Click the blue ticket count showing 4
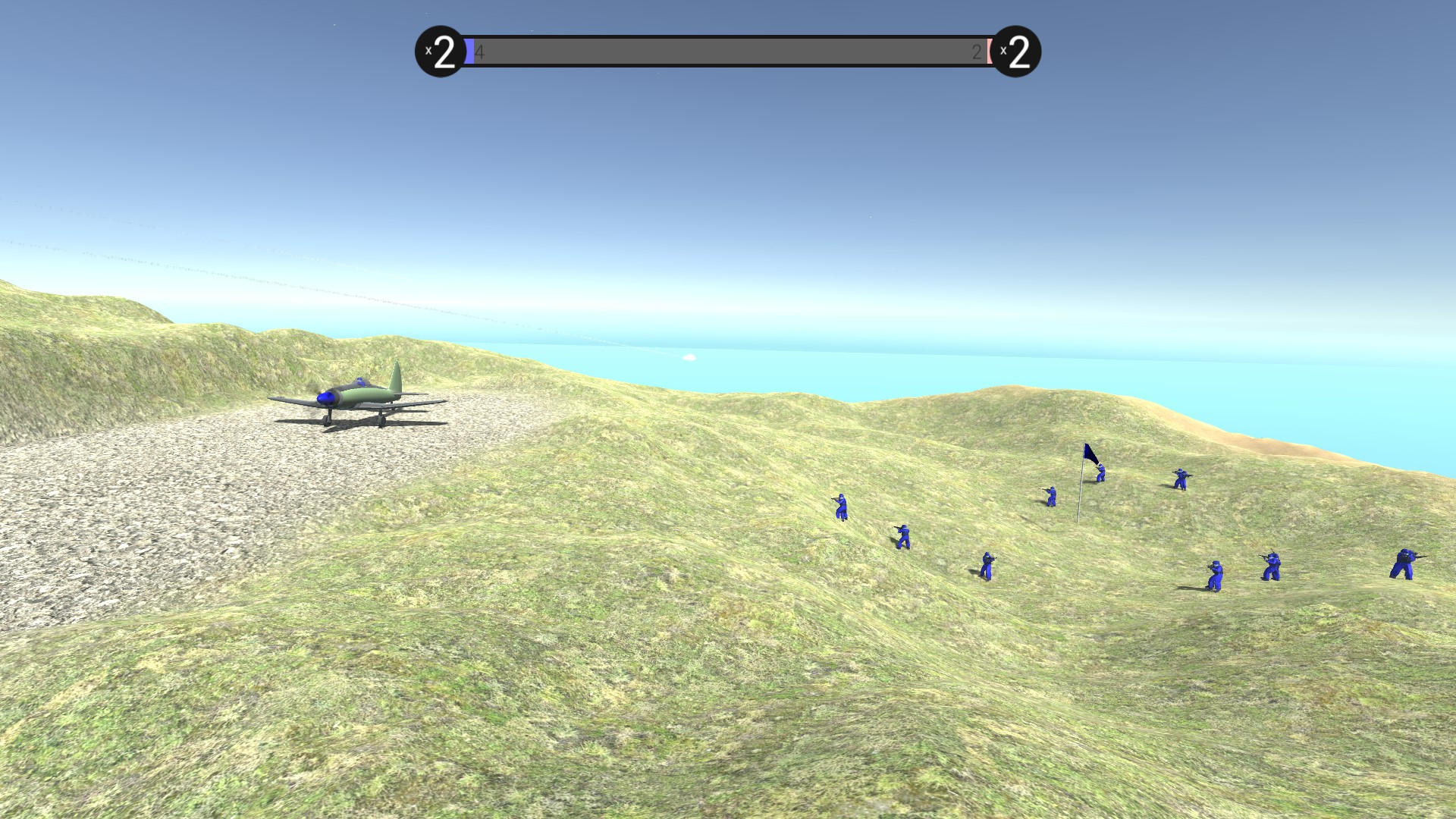This screenshot has height=819, width=1456. pos(480,52)
